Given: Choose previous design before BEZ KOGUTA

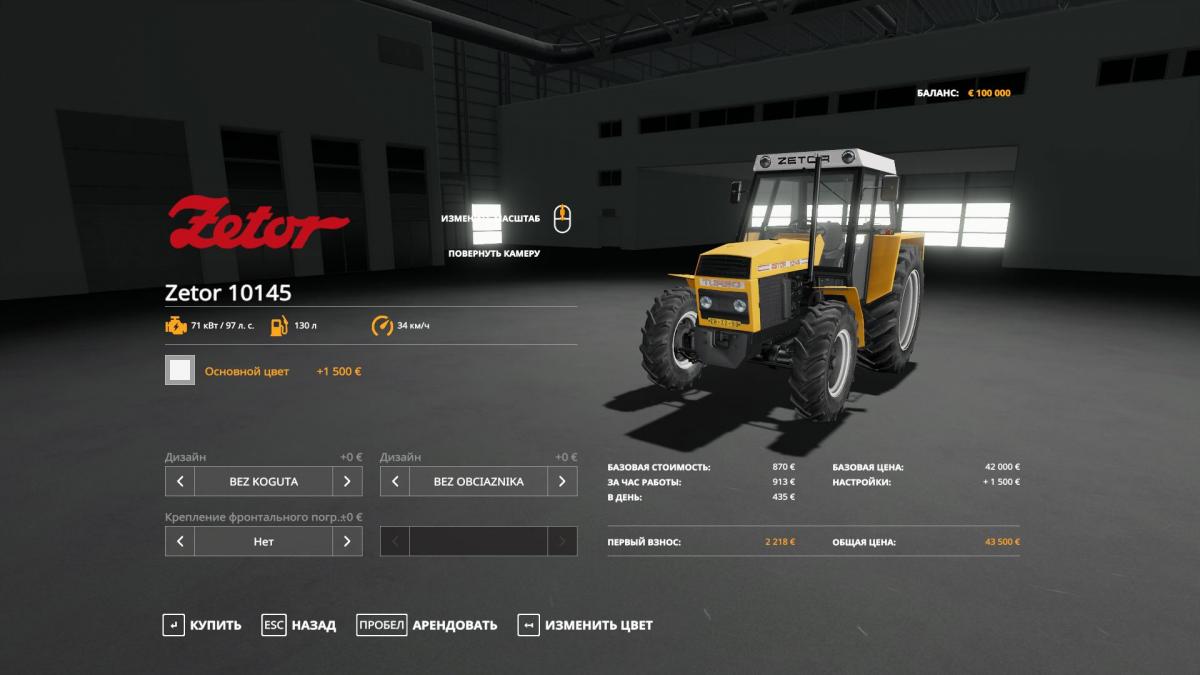Looking at the screenshot, I should [x=180, y=481].
